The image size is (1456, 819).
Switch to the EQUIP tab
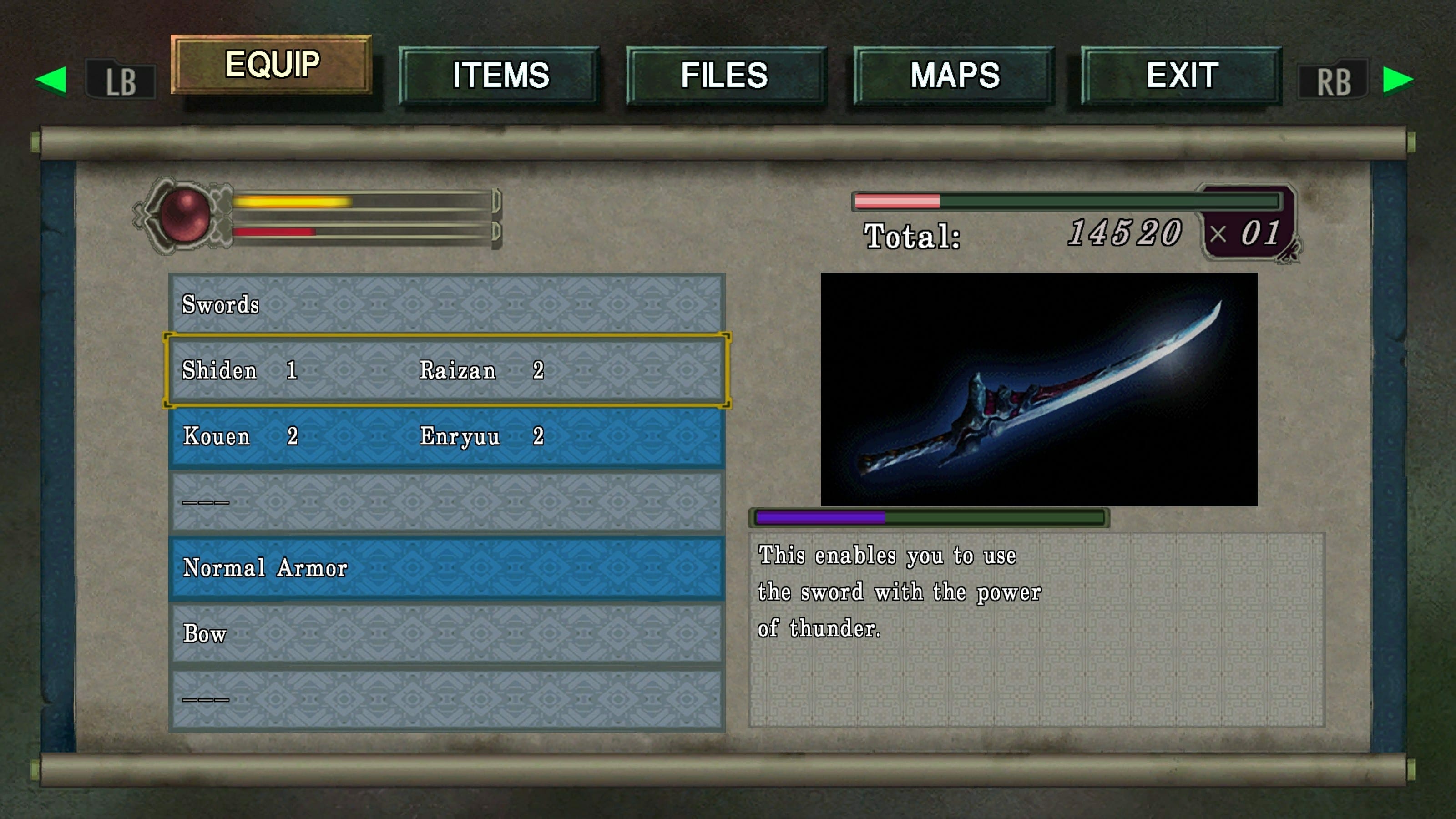[272, 64]
